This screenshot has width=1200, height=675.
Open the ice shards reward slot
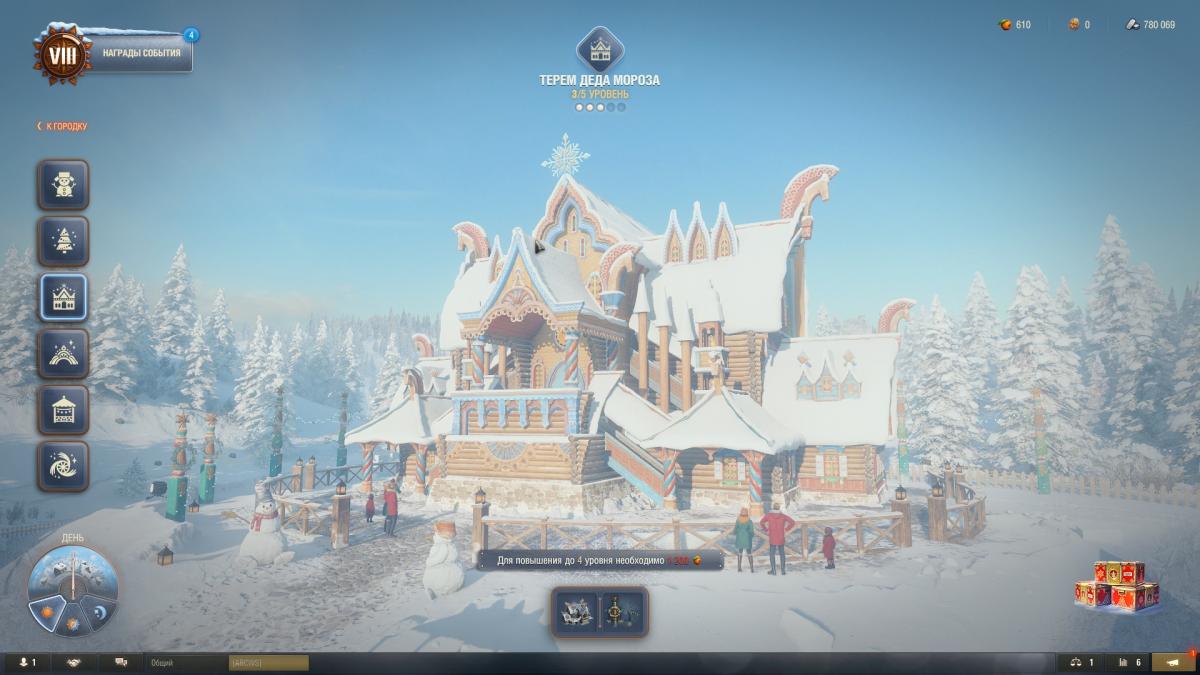point(575,612)
